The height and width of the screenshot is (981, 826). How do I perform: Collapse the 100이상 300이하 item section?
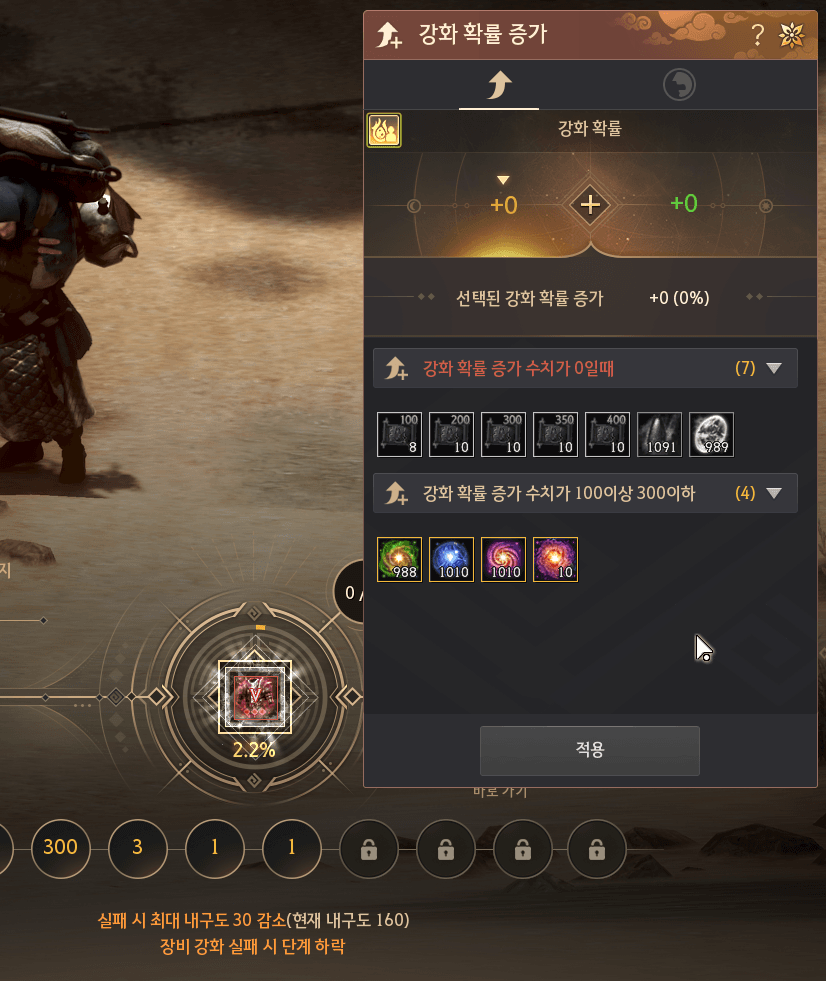point(773,493)
